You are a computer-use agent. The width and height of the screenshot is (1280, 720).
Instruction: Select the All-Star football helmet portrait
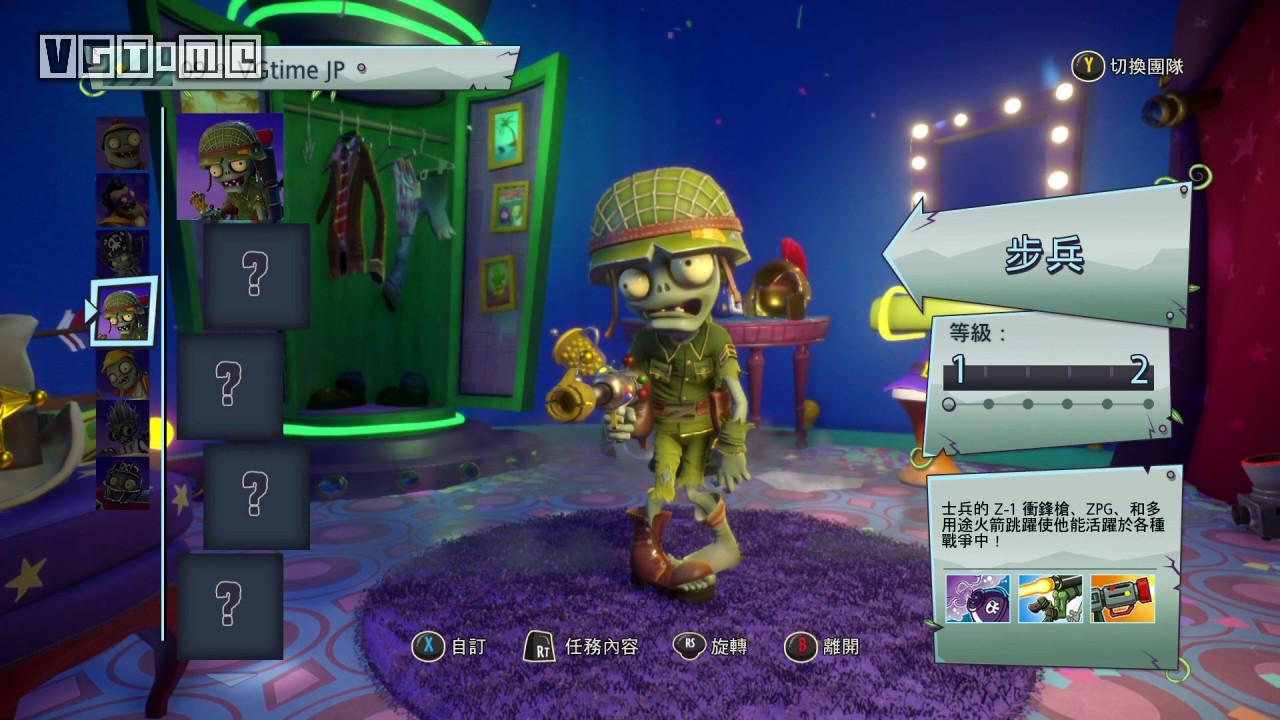pos(123,483)
